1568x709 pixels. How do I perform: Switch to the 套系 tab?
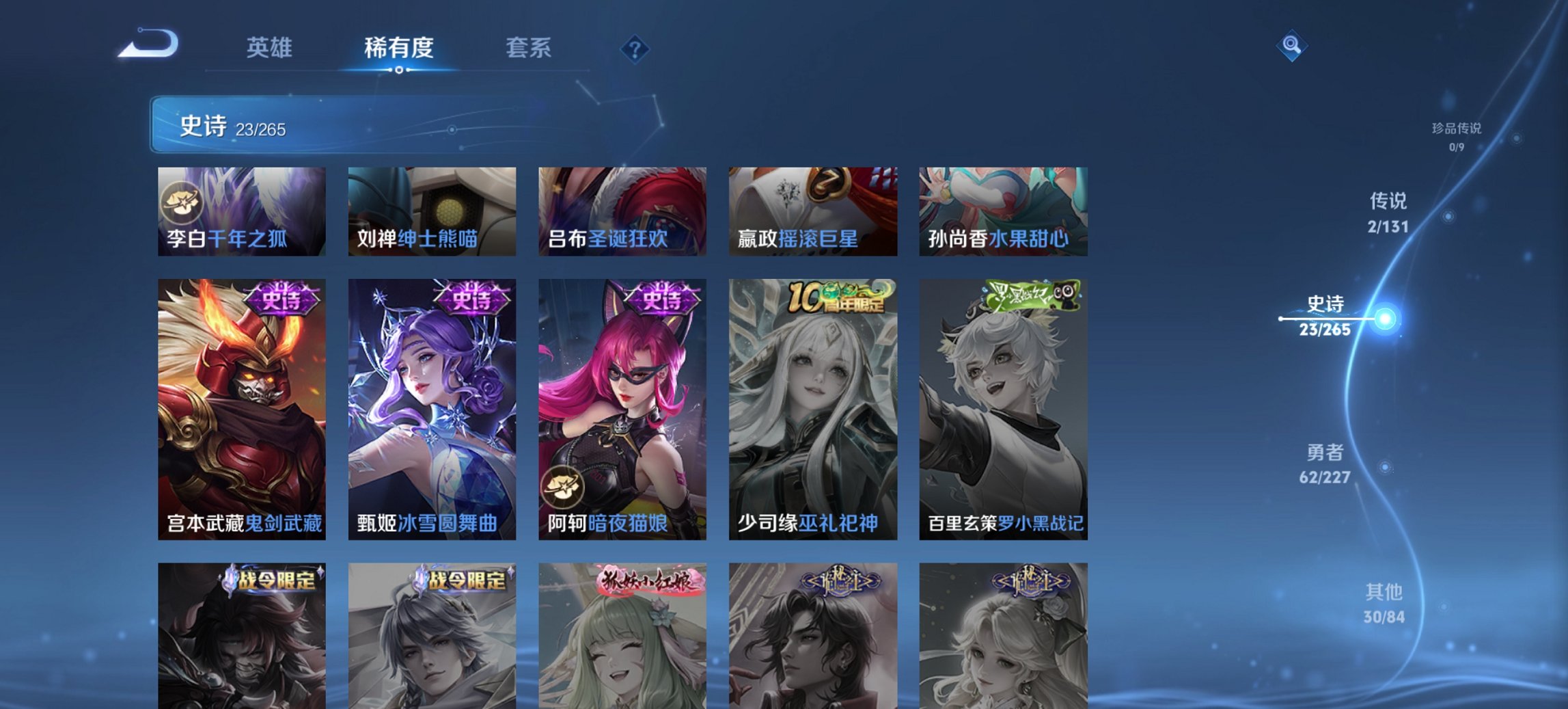coord(529,48)
